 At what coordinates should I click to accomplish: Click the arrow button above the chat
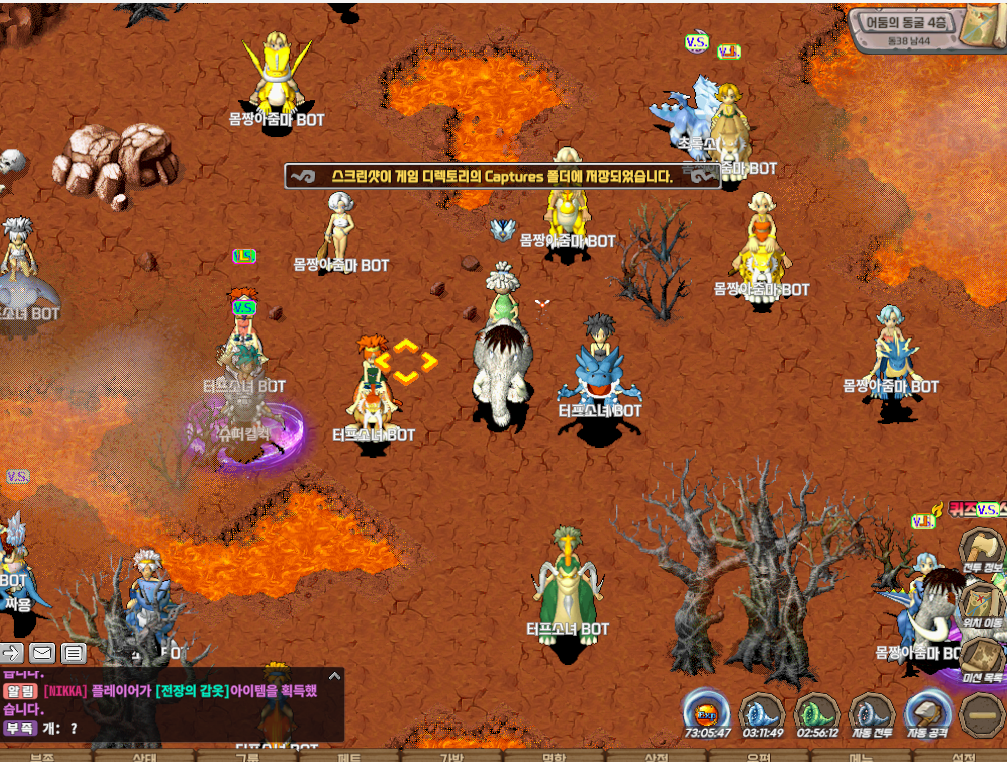point(11,653)
